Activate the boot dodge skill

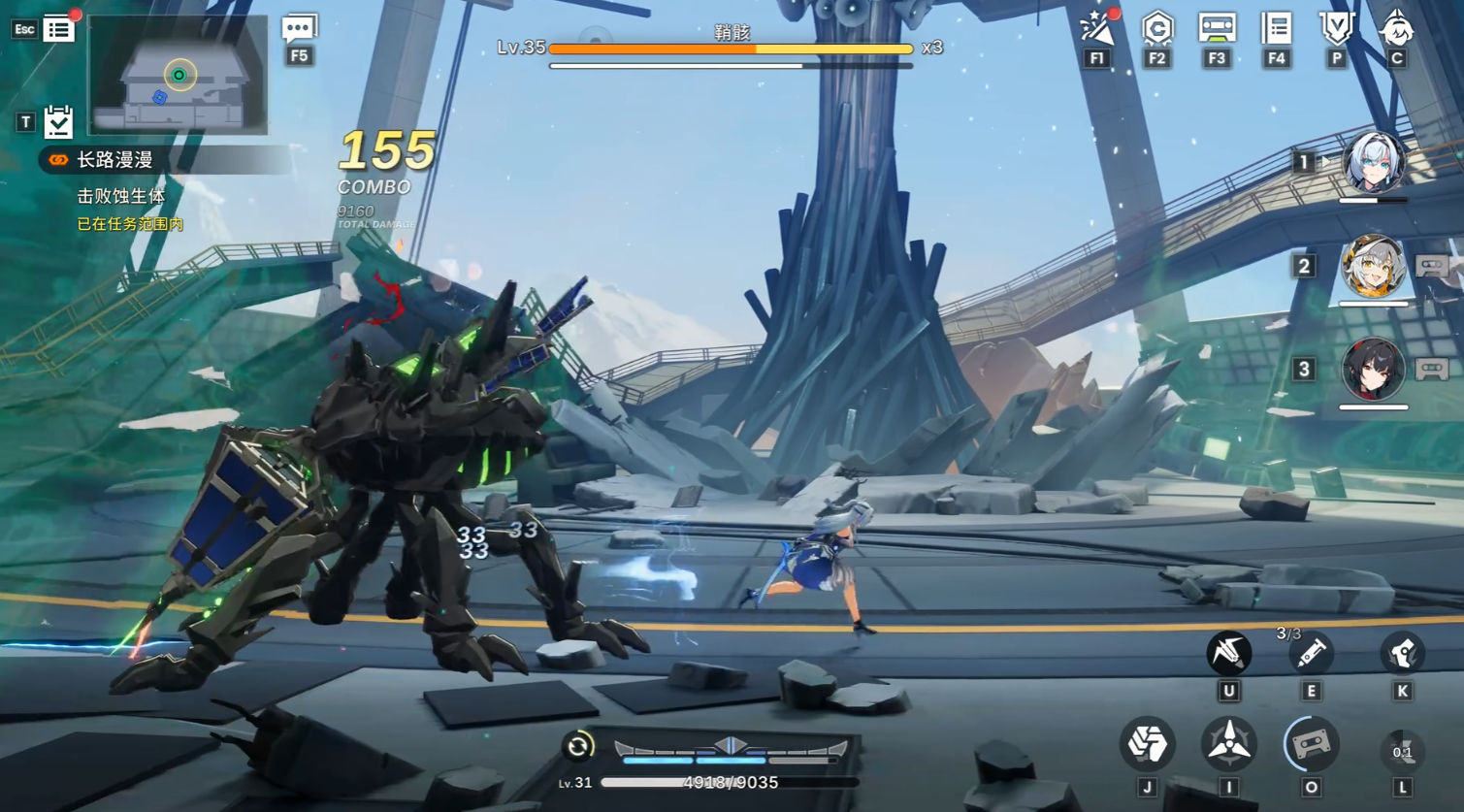point(1402,654)
